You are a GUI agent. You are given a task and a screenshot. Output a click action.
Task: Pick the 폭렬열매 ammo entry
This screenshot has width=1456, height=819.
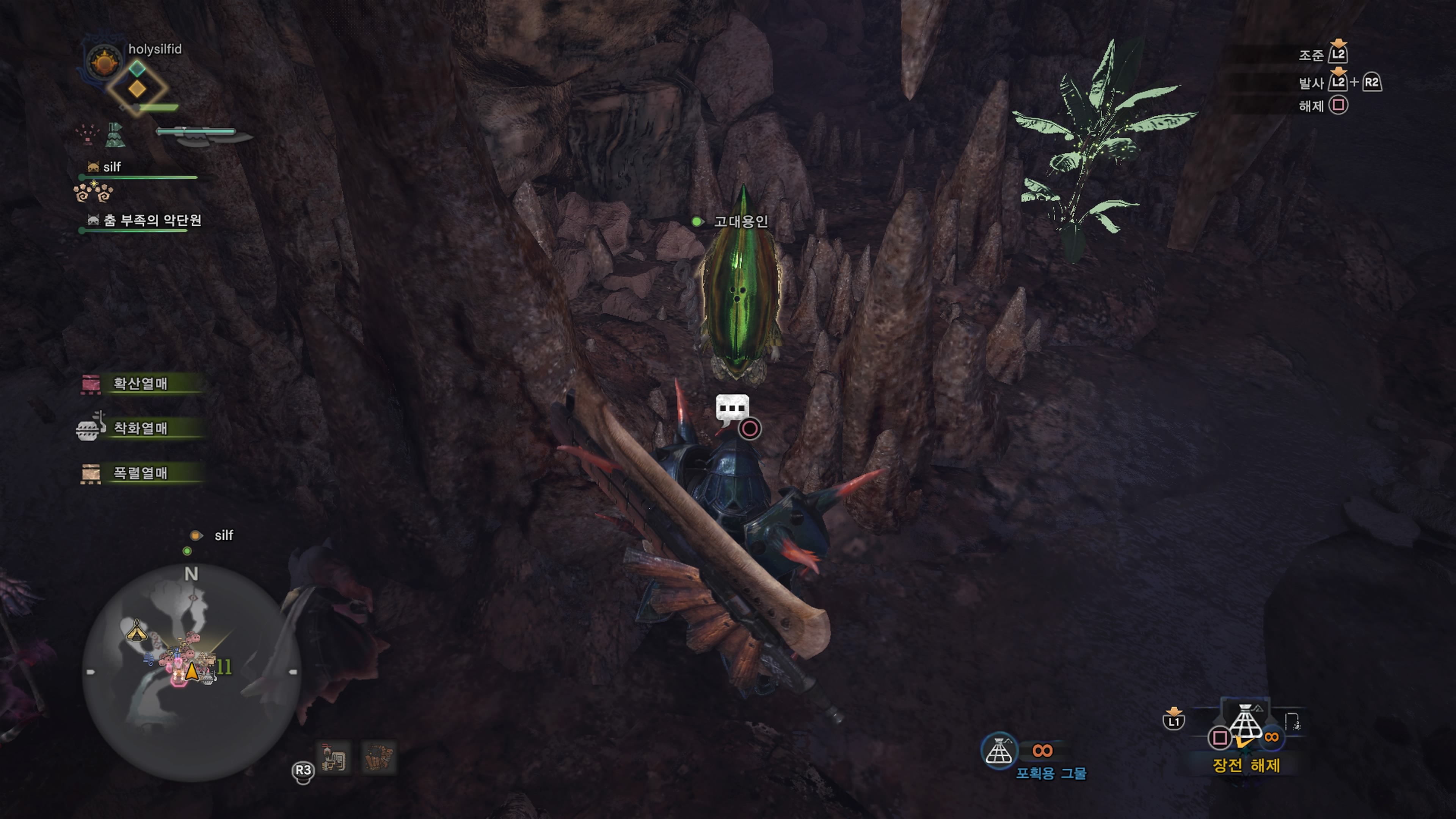click(140, 473)
